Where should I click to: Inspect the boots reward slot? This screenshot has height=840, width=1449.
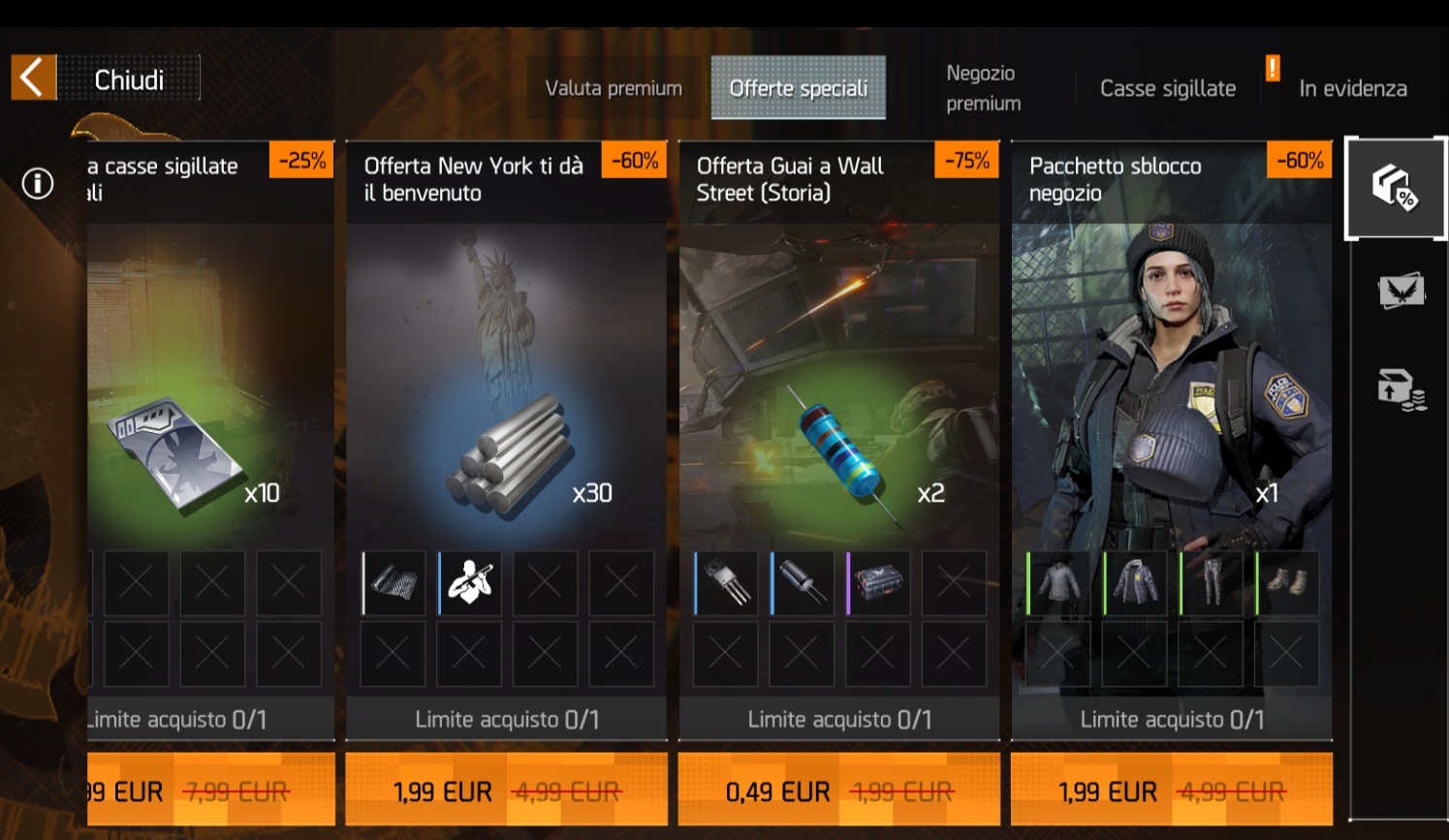pyautogui.click(x=1287, y=583)
